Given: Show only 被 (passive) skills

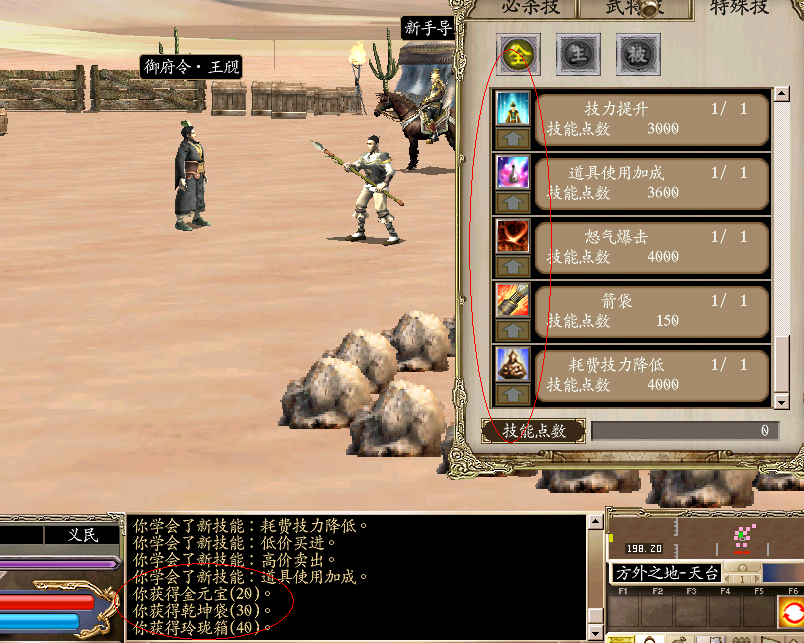Looking at the screenshot, I should click(x=637, y=54).
